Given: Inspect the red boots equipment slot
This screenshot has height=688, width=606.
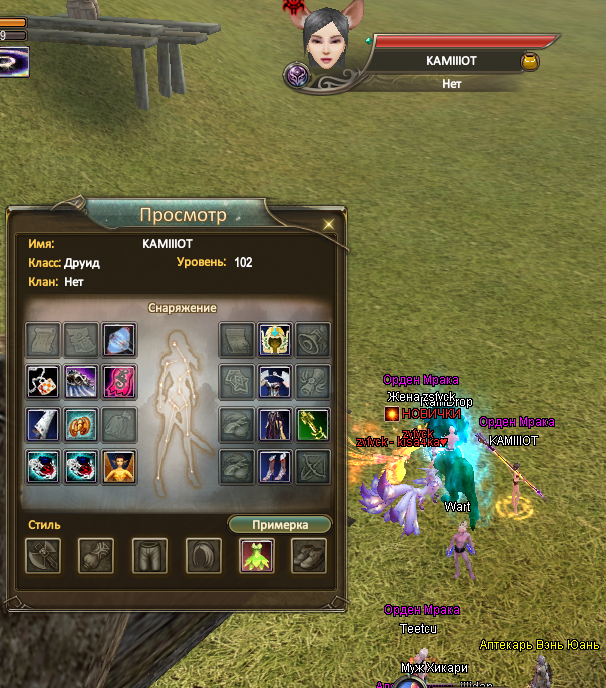Looking at the screenshot, I should point(275,466).
